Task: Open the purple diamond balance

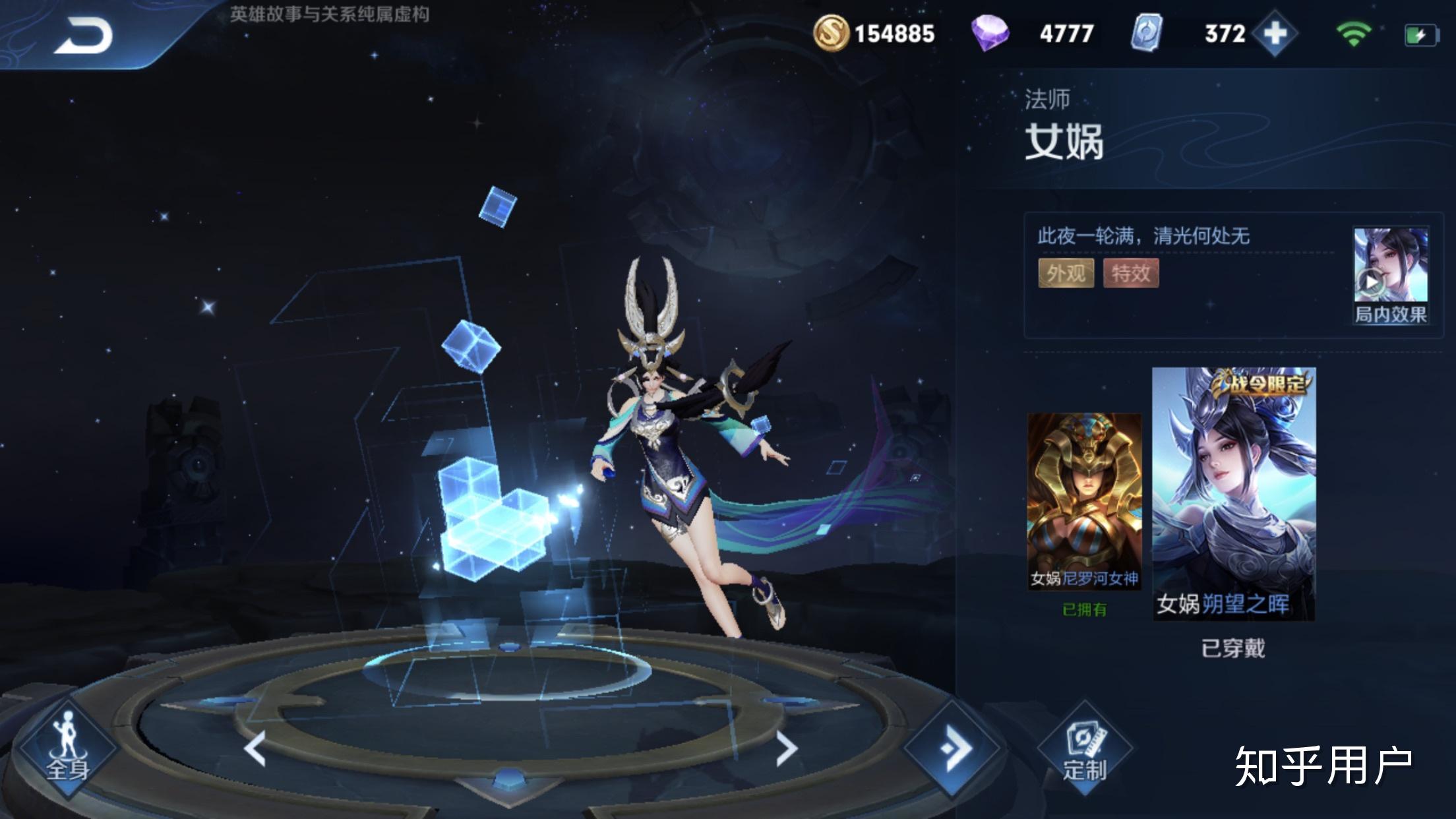Action: point(1033,34)
